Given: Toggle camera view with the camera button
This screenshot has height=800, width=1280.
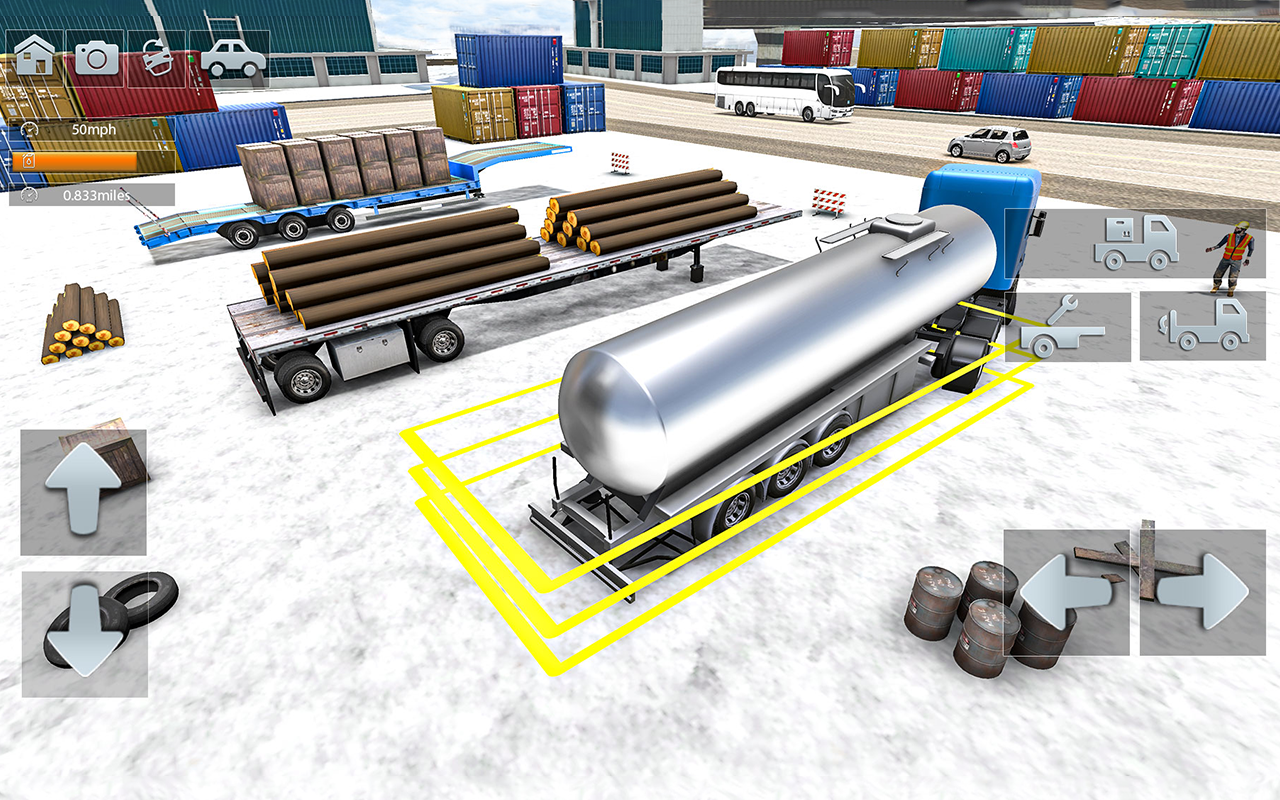Looking at the screenshot, I should coord(95,58).
